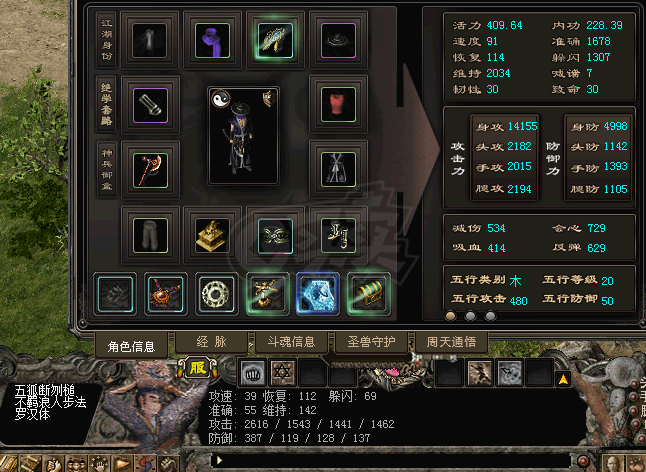Switch to the 角色信息 tab
The width and height of the screenshot is (646, 472).
(x=132, y=346)
